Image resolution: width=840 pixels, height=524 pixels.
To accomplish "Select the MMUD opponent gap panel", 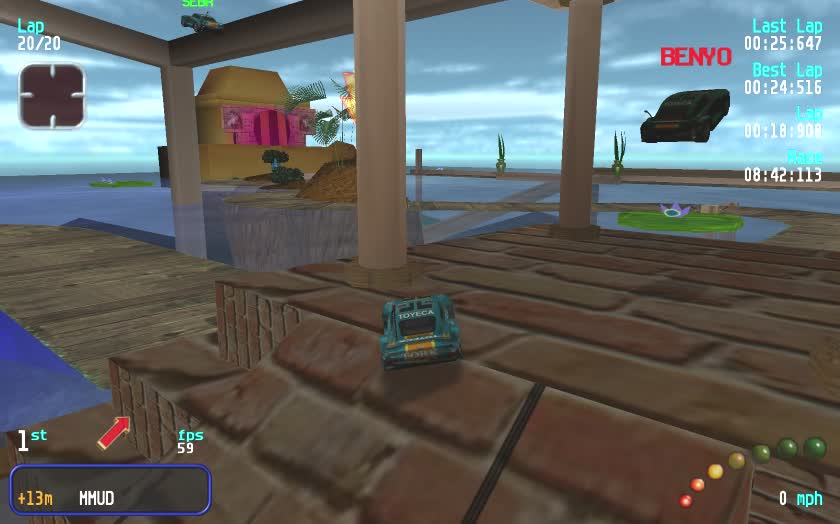I will coord(110,490).
